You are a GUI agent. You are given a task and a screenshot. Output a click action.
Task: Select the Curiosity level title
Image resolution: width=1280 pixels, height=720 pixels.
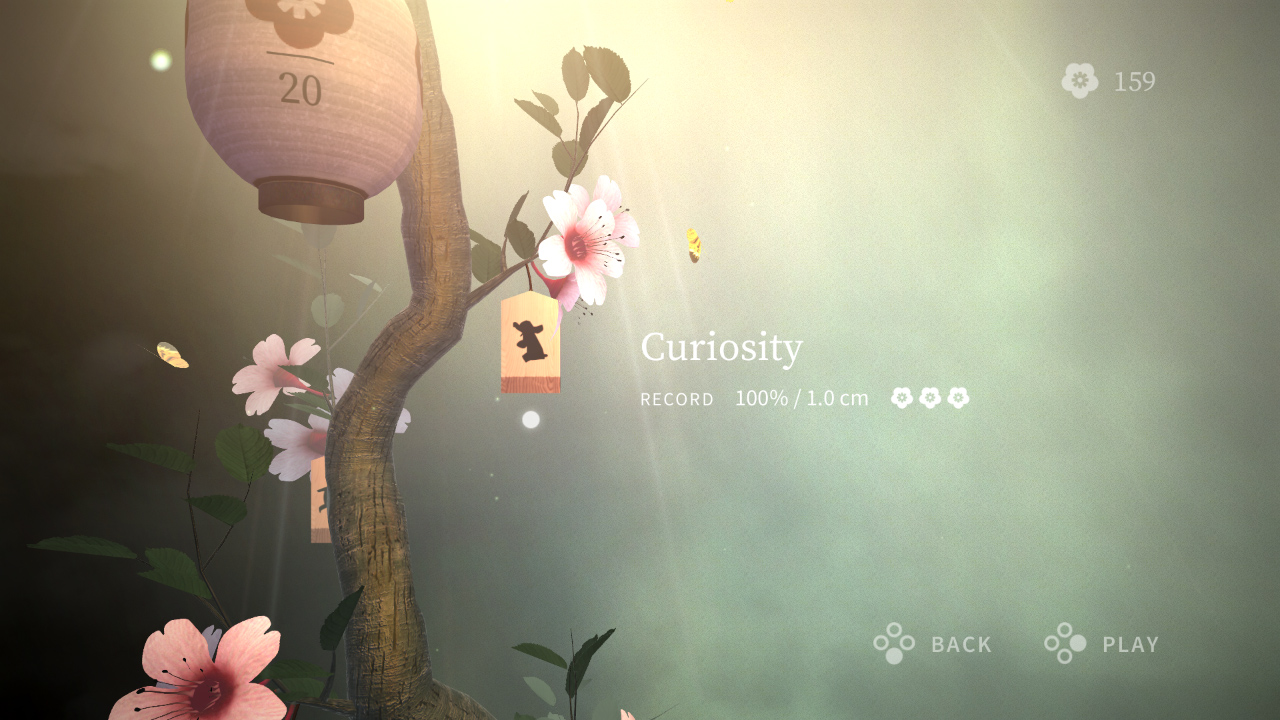tap(722, 348)
